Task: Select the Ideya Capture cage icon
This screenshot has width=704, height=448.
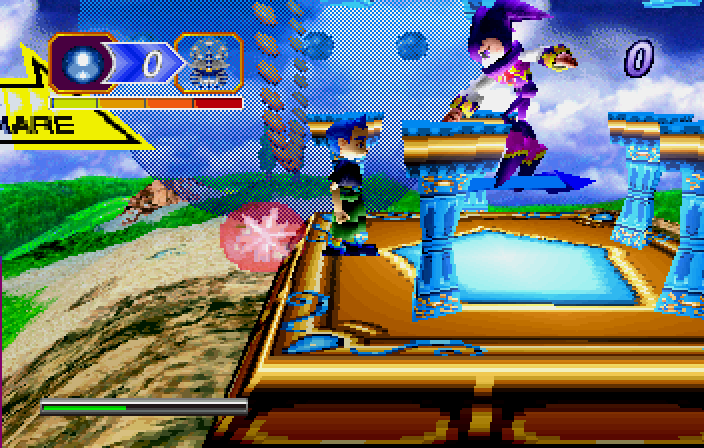Action: pyautogui.click(x=209, y=63)
